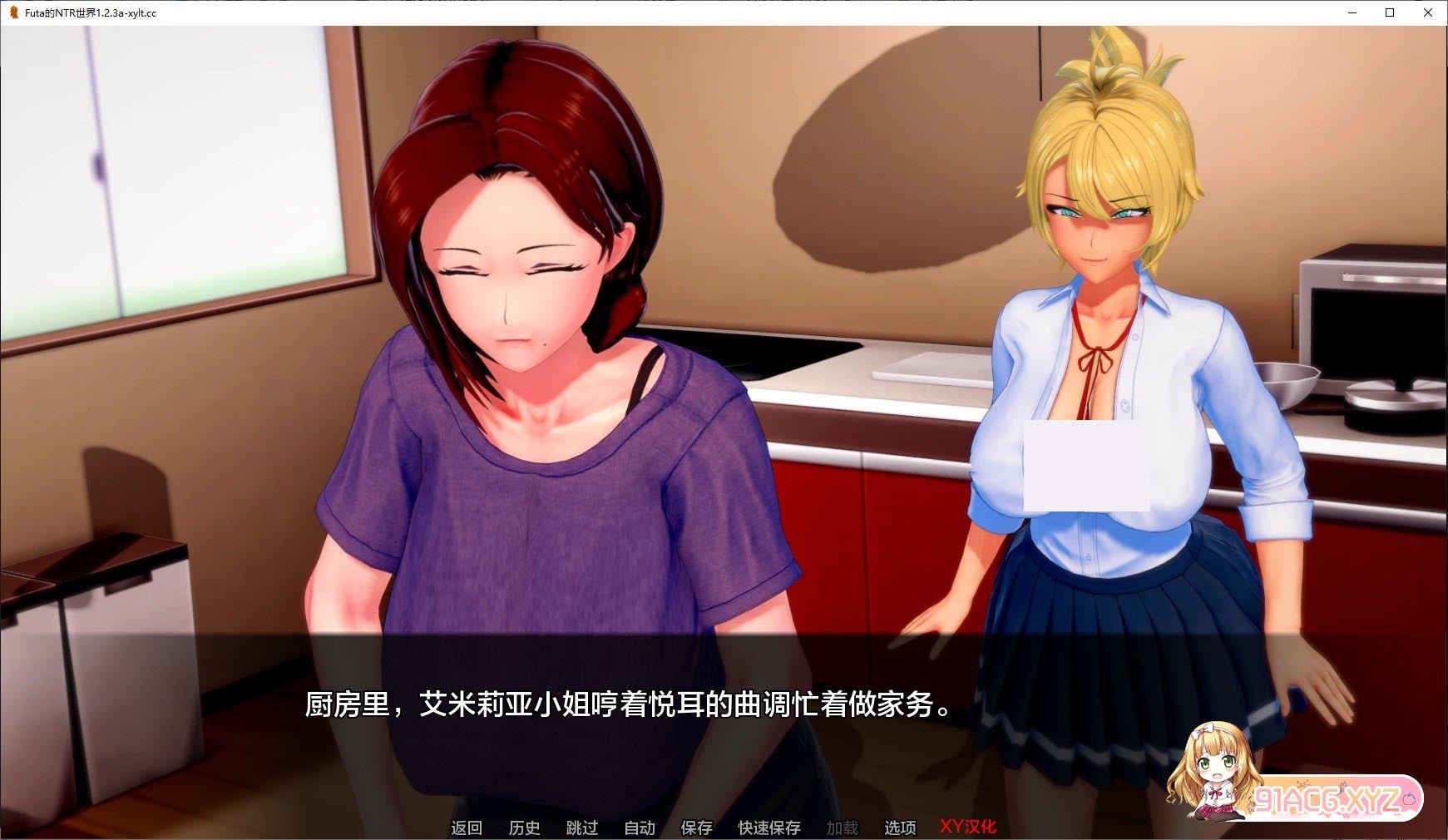Toggle skip mode with the 跳过 control
The height and width of the screenshot is (840, 1448).
click(x=582, y=828)
